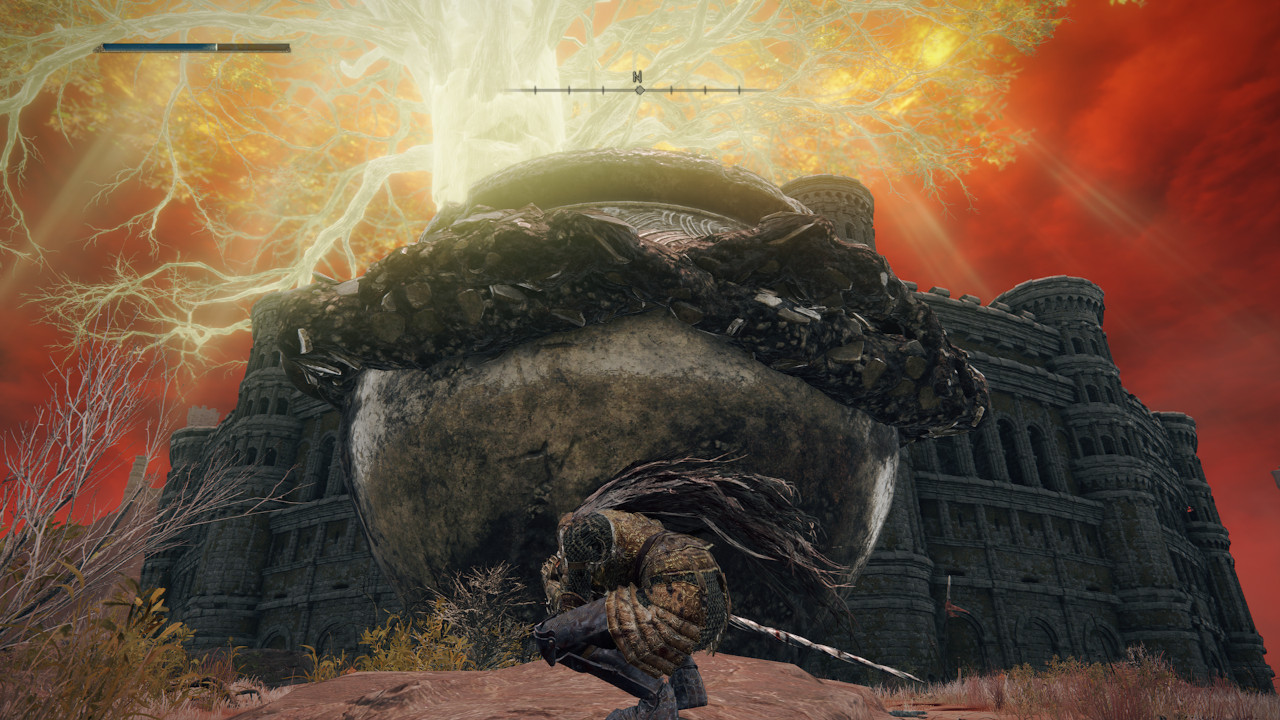The width and height of the screenshot is (1280, 720).
Task: Click the rightmost compass tick mark
Action: pyautogui.click(x=739, y=90)
